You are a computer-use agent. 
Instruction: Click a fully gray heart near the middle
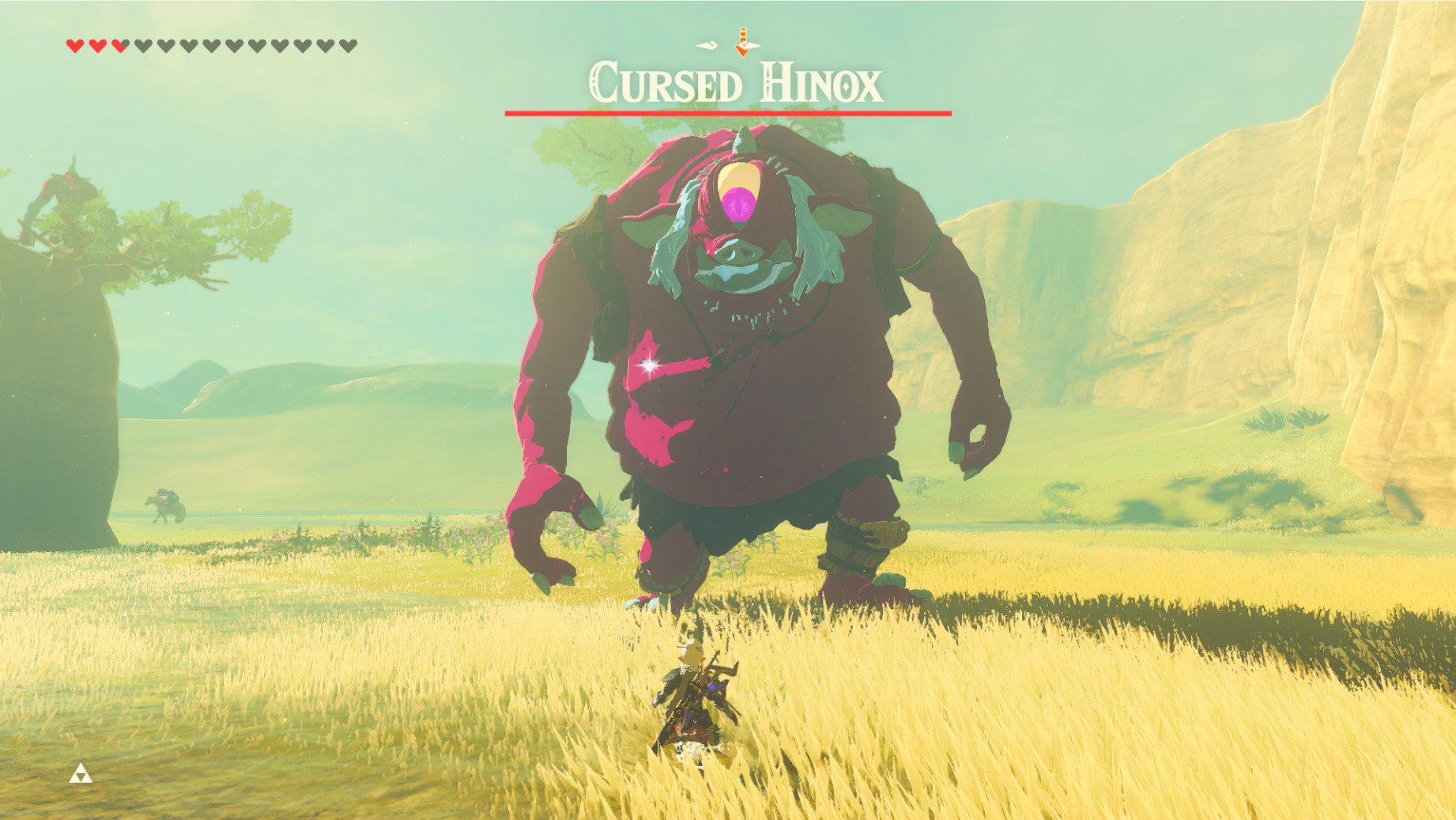coord(212,46)
